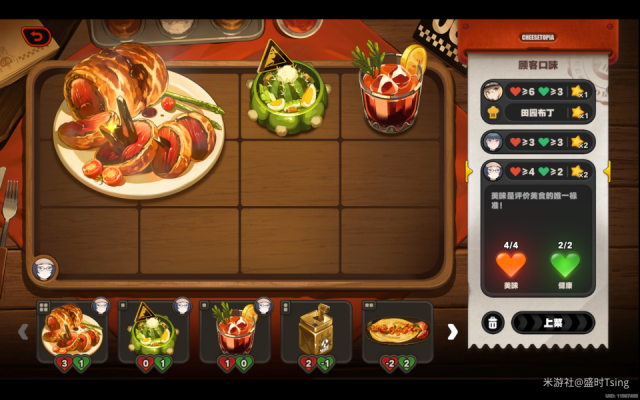640x400 pixels.
Task: Select the green salad bowl on the tray
Action: (287, 92)
